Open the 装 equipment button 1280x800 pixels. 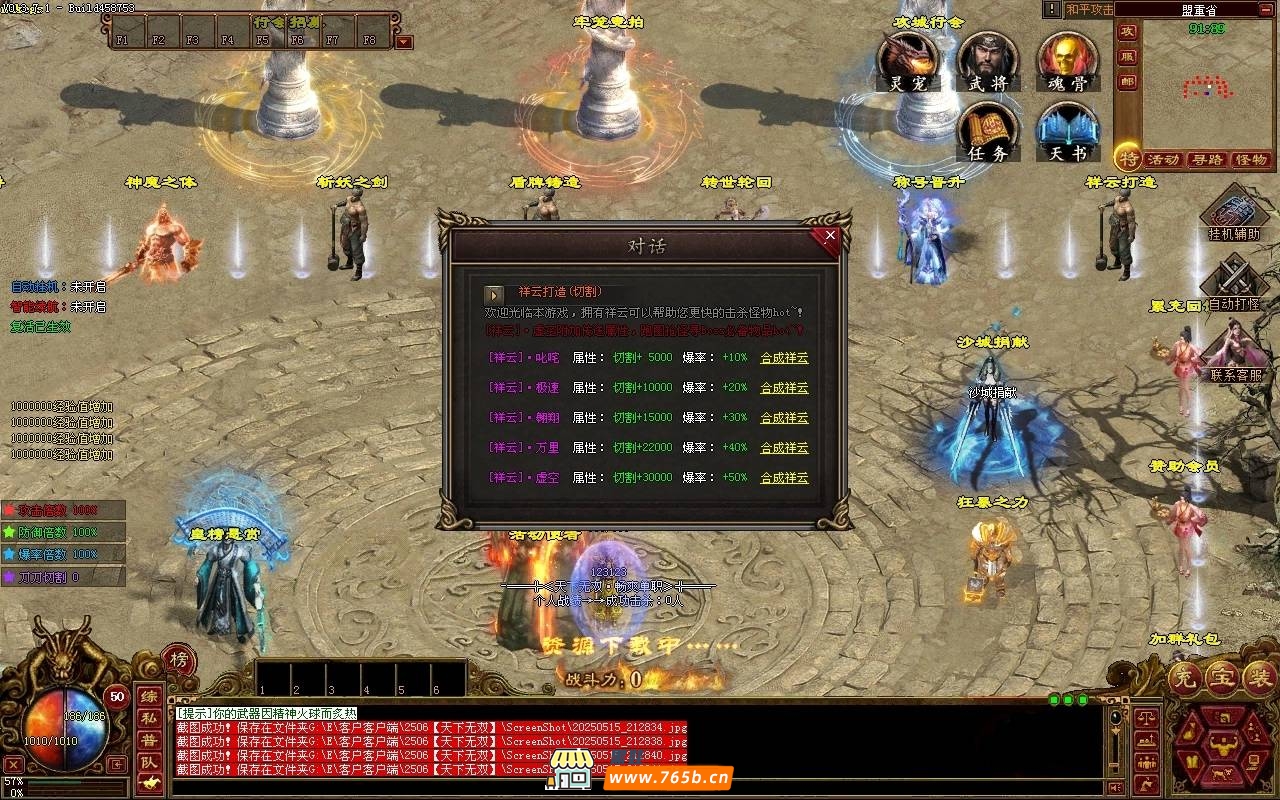click(1258, 679)
